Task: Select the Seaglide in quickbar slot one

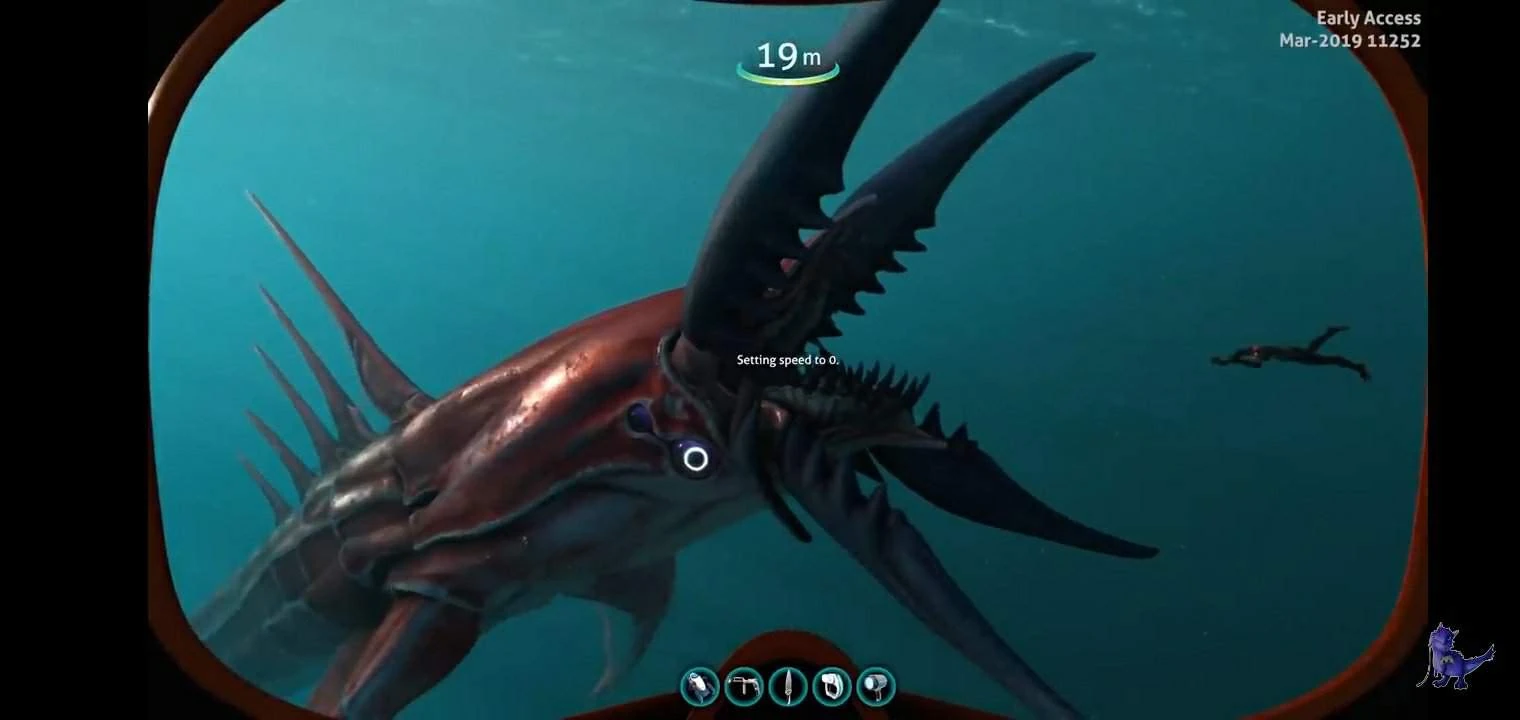Action: (x=699, y=686)
